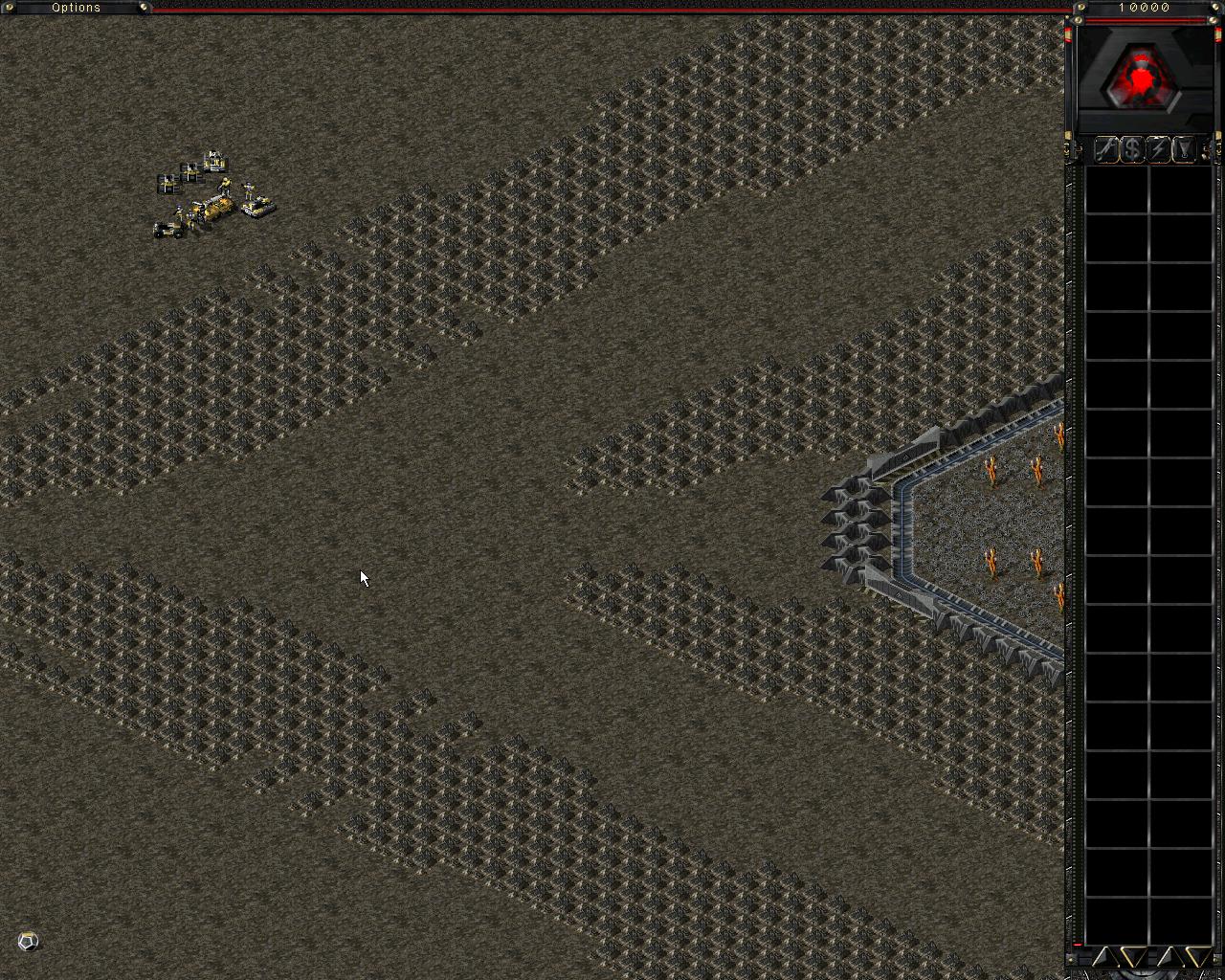Select an infantry soldier near the vehicle group
The width and height of the screenshot is (1225, 980).
tap(226, 187)
